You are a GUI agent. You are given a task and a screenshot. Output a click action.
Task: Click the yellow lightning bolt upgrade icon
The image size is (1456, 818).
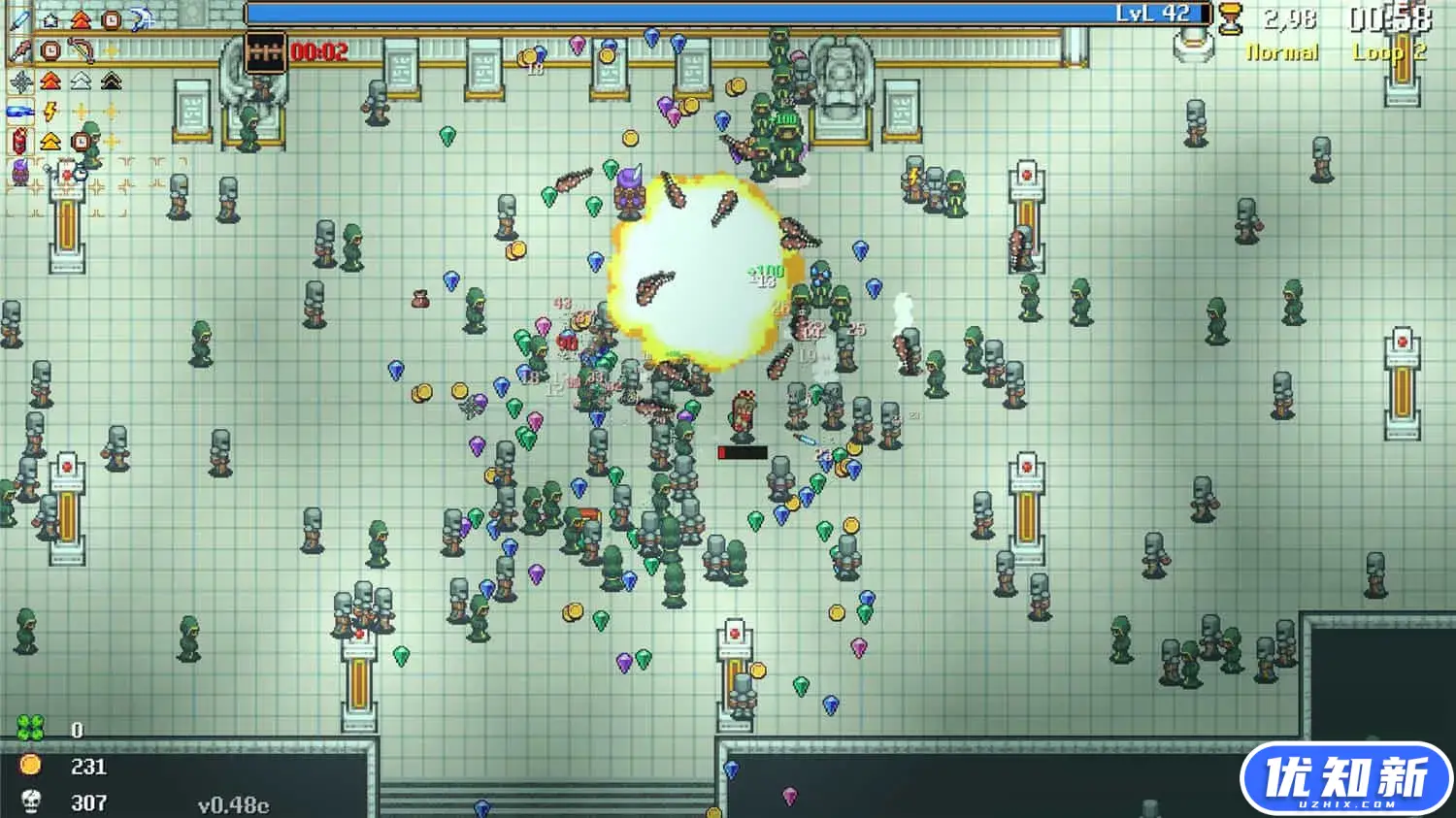[51, 112]
